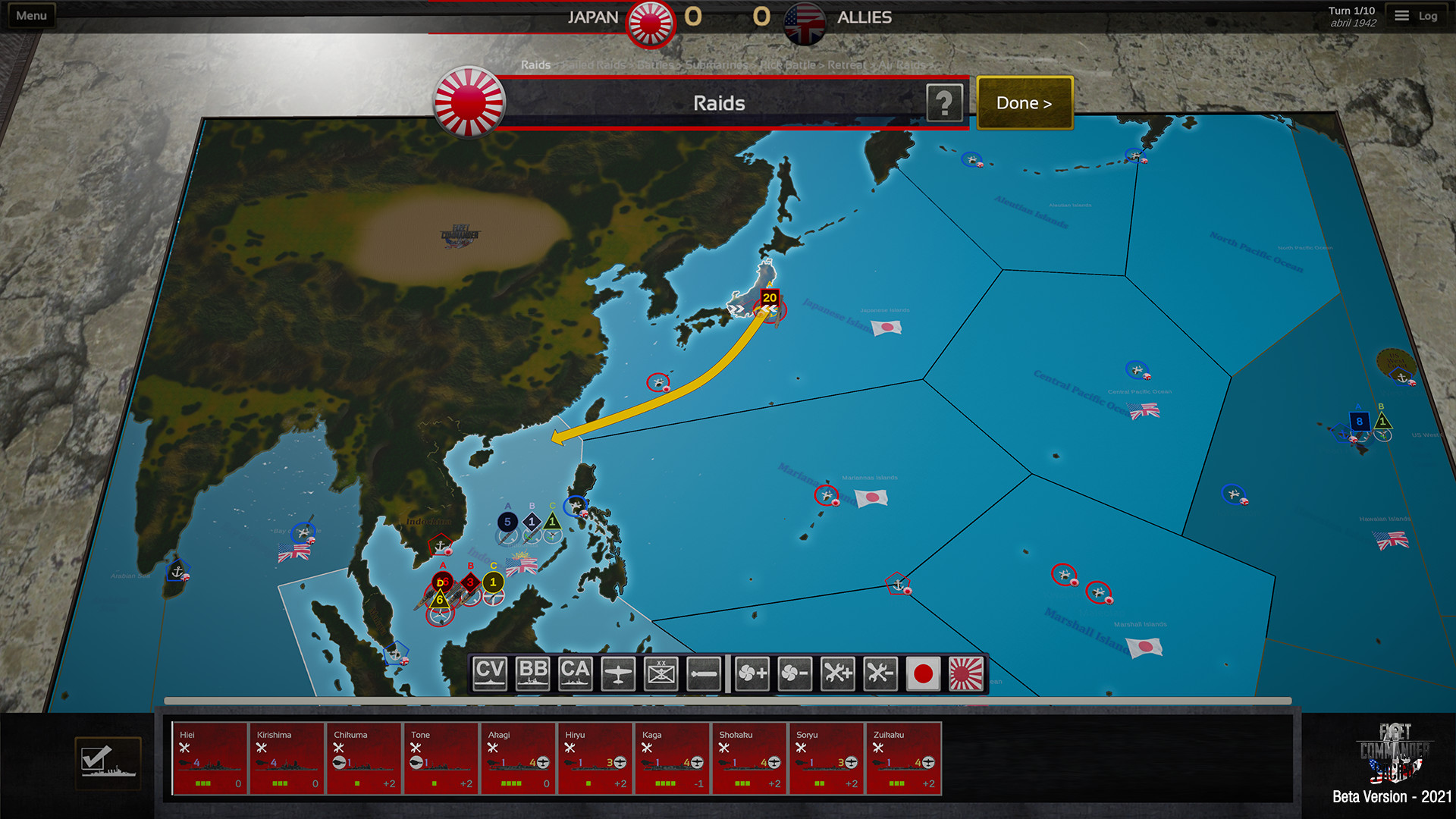Toggle the Japan red-dot flag filter
The height and width of the screenshot is (819, 1456).
[x=924, y=673]
